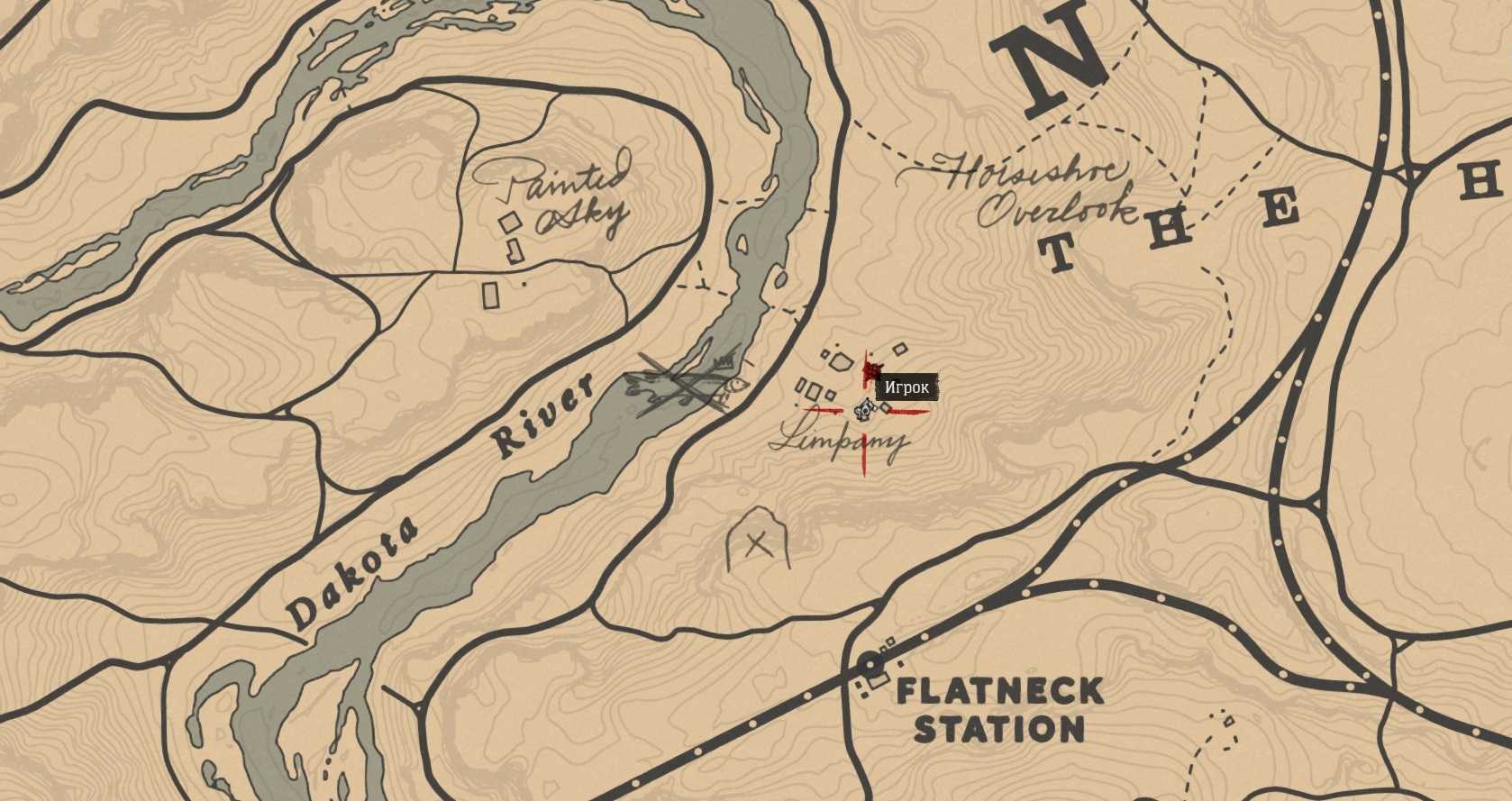Viewport: 1512px width, 801px height.
Task: Click the white icon inside the red crosshair
Action: click(x=865, y=410)
